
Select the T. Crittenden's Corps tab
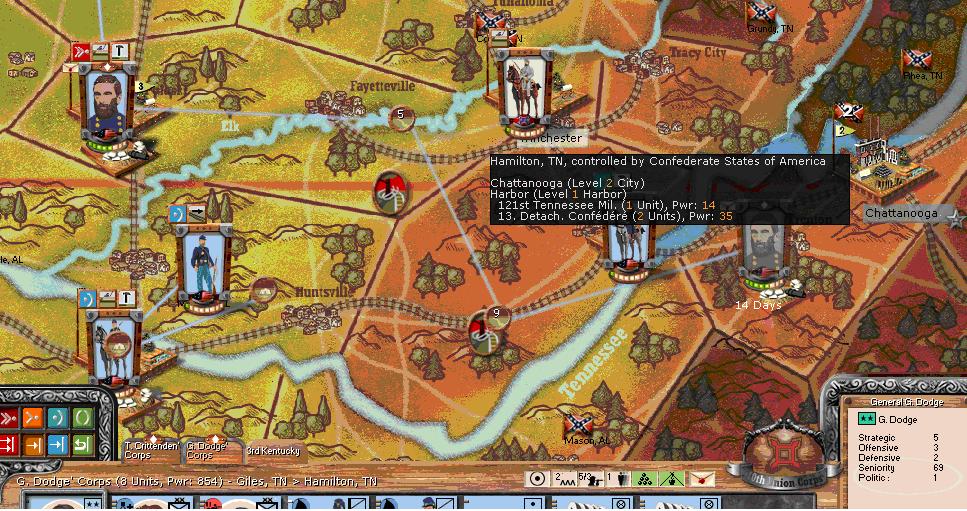coord(151,449)
